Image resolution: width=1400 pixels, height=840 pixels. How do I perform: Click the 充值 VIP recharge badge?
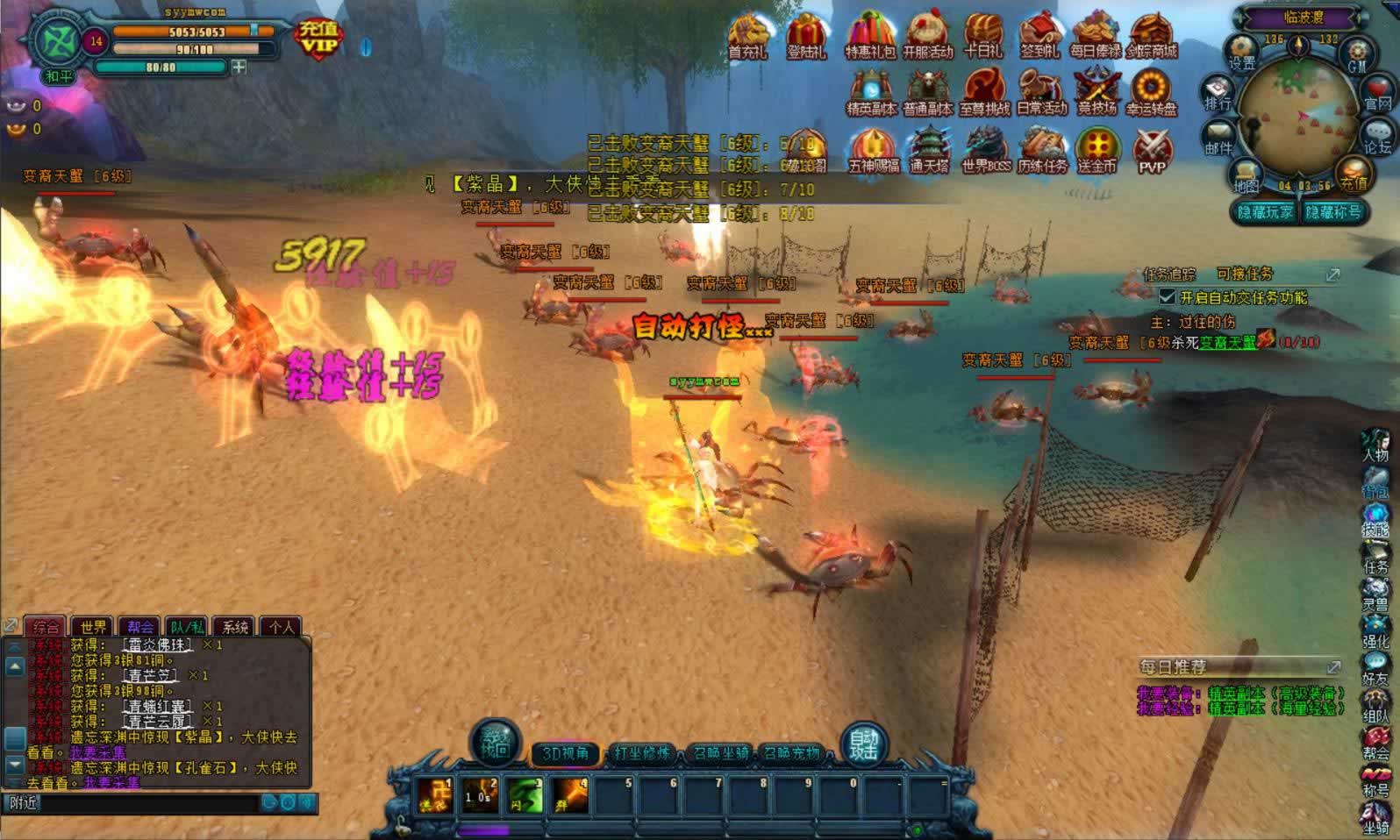pos(318,38)
